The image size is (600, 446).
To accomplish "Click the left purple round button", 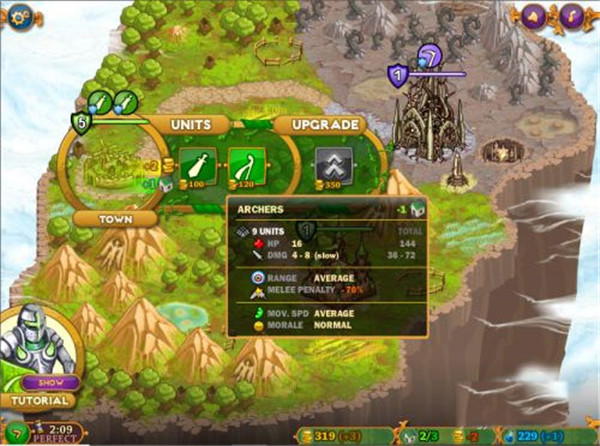I will (533, 16).
